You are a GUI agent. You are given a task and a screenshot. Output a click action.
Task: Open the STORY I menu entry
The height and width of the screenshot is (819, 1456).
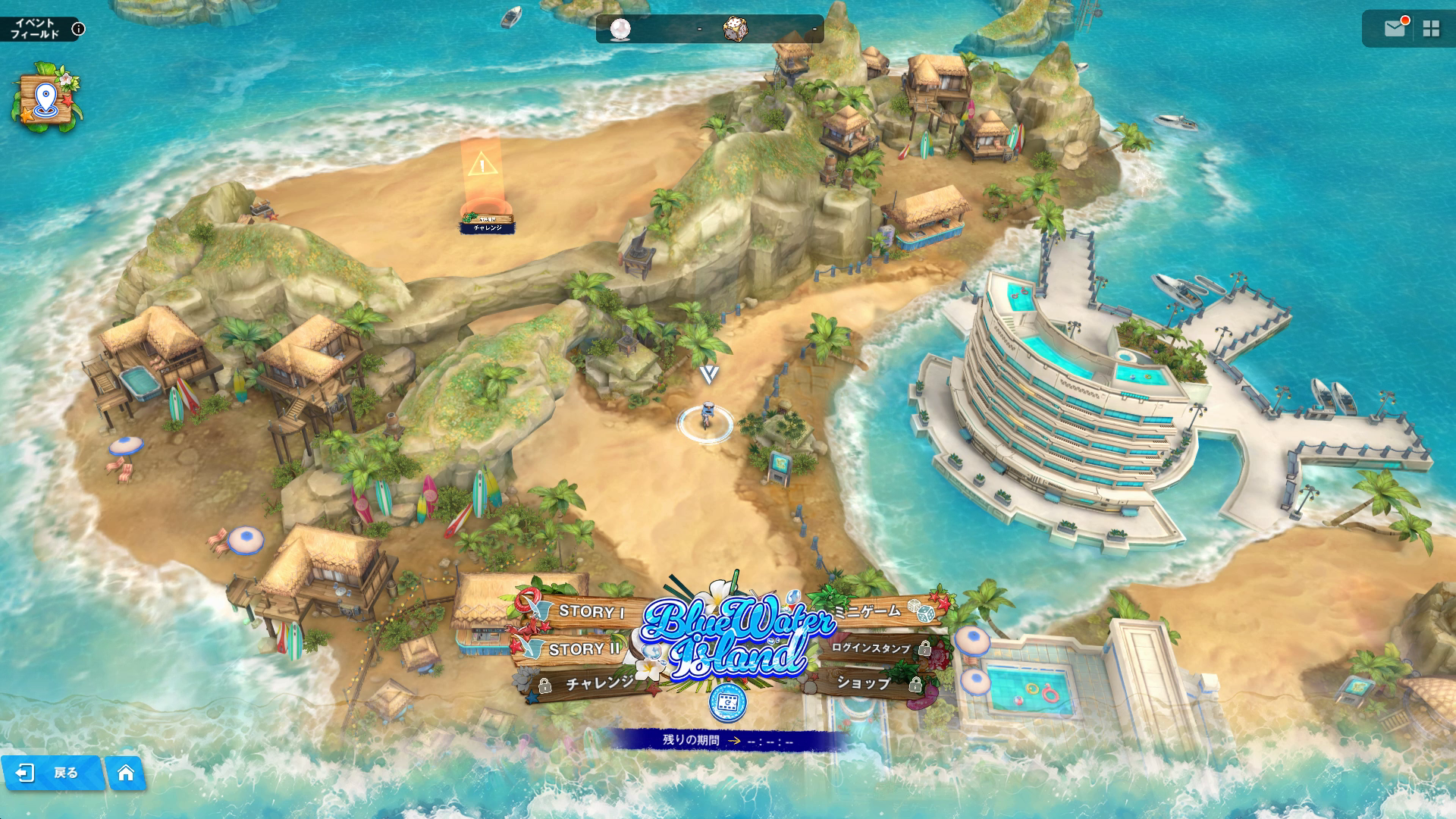coord(590,611)
